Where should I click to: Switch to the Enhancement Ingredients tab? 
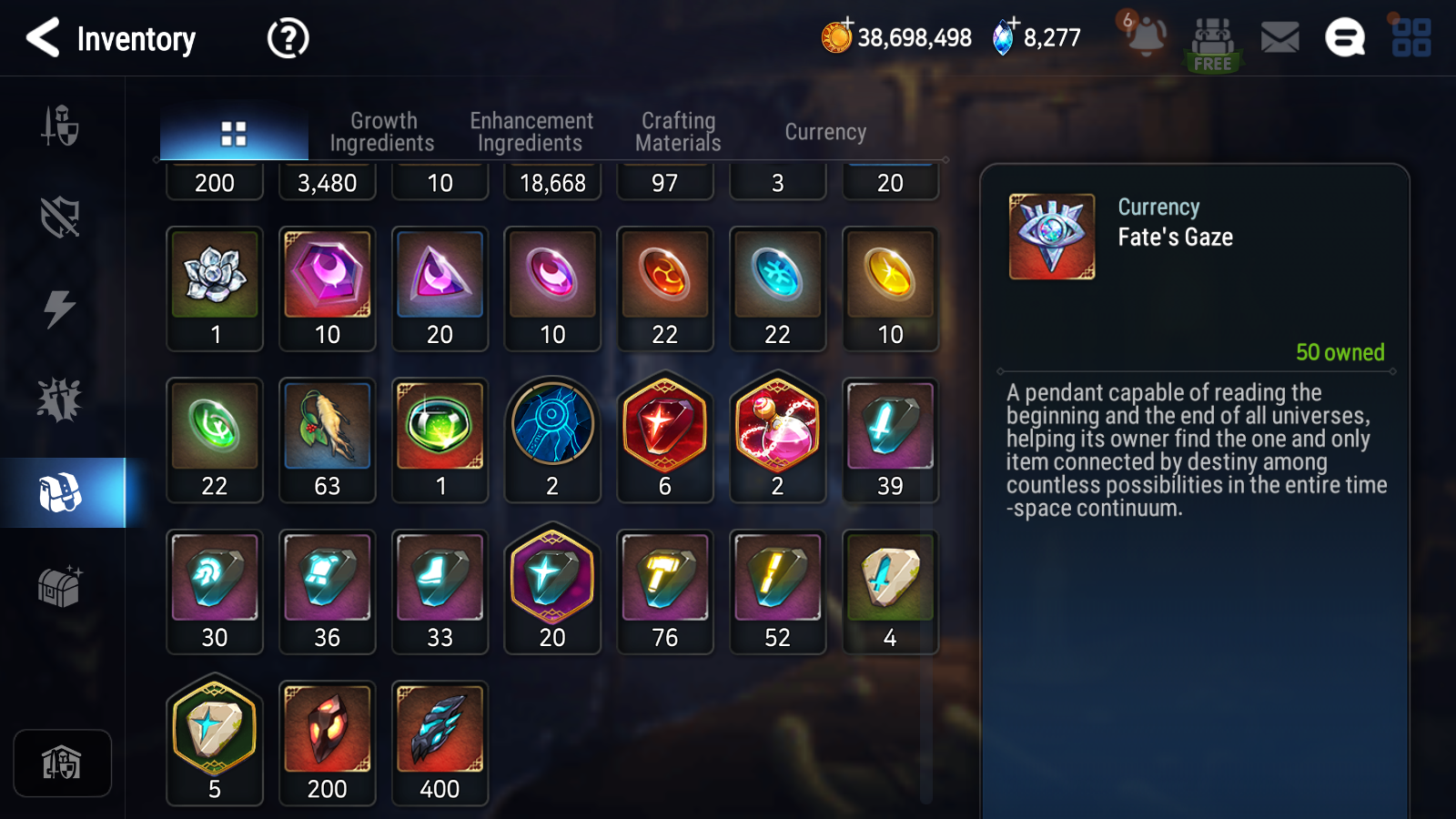[x=531, y=132]
